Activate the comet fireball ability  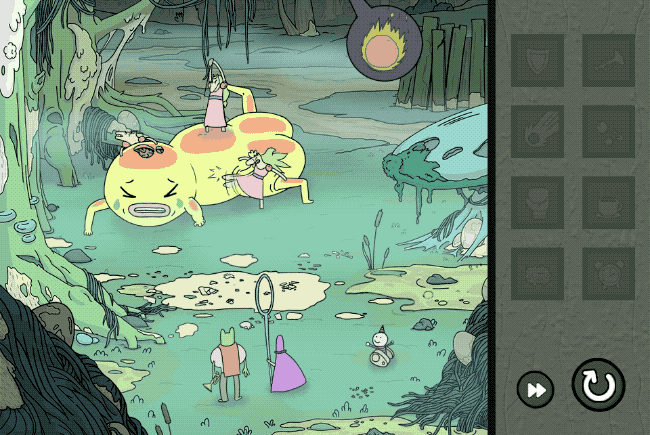pos(538,131)
